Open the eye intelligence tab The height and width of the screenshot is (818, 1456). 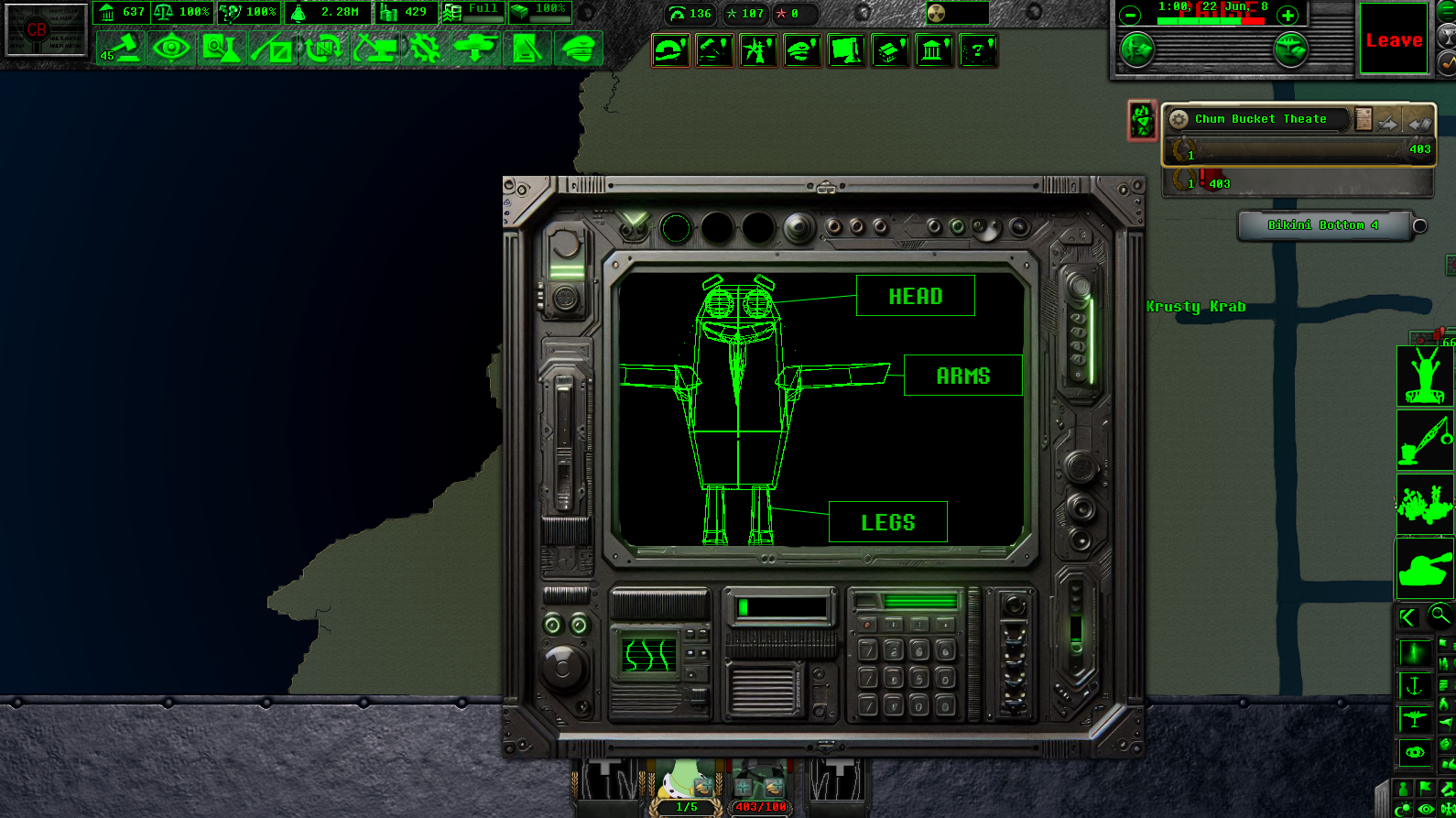click(171, 49)
